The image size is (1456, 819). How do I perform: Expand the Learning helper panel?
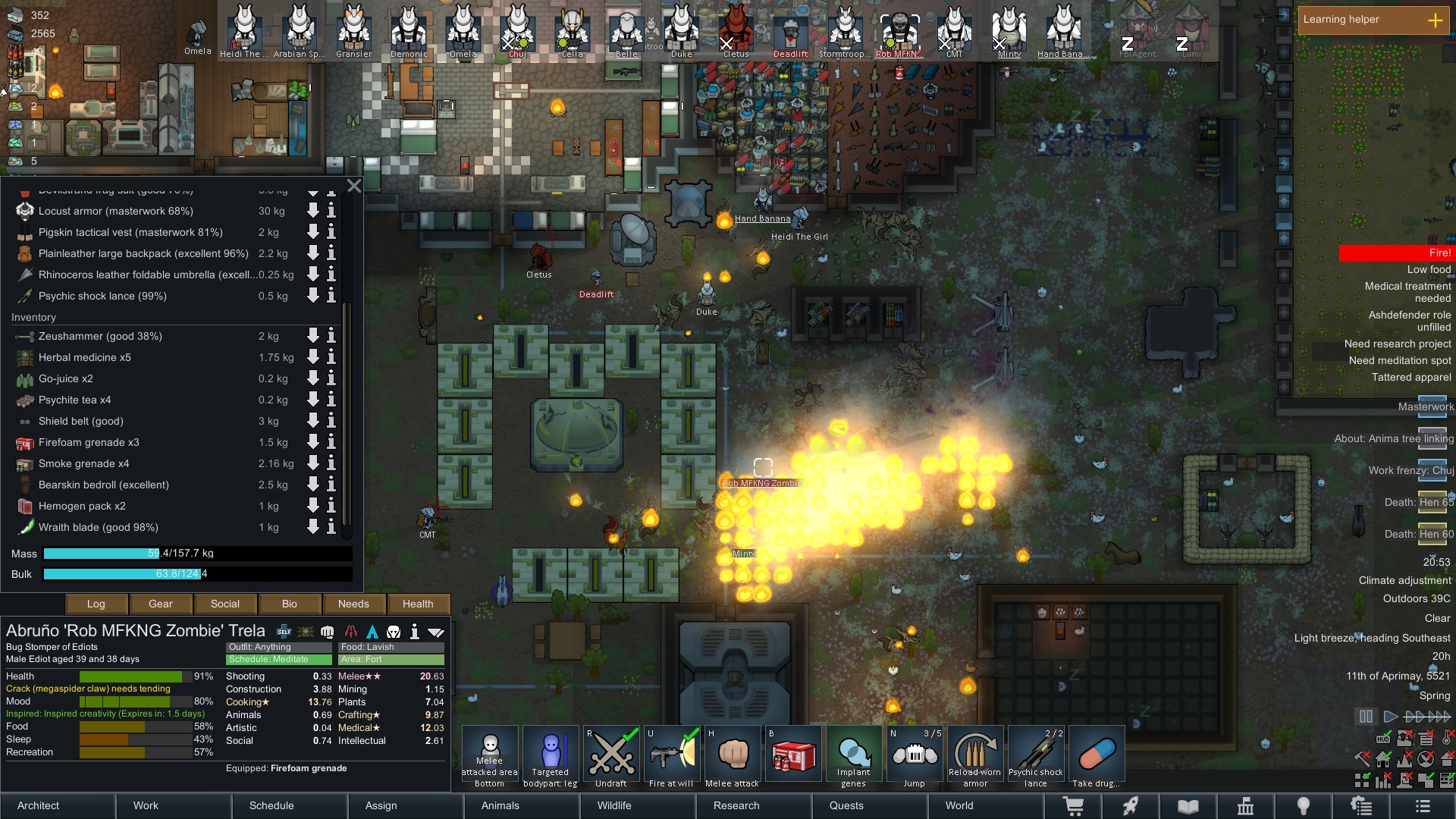tap(1435, 20)
